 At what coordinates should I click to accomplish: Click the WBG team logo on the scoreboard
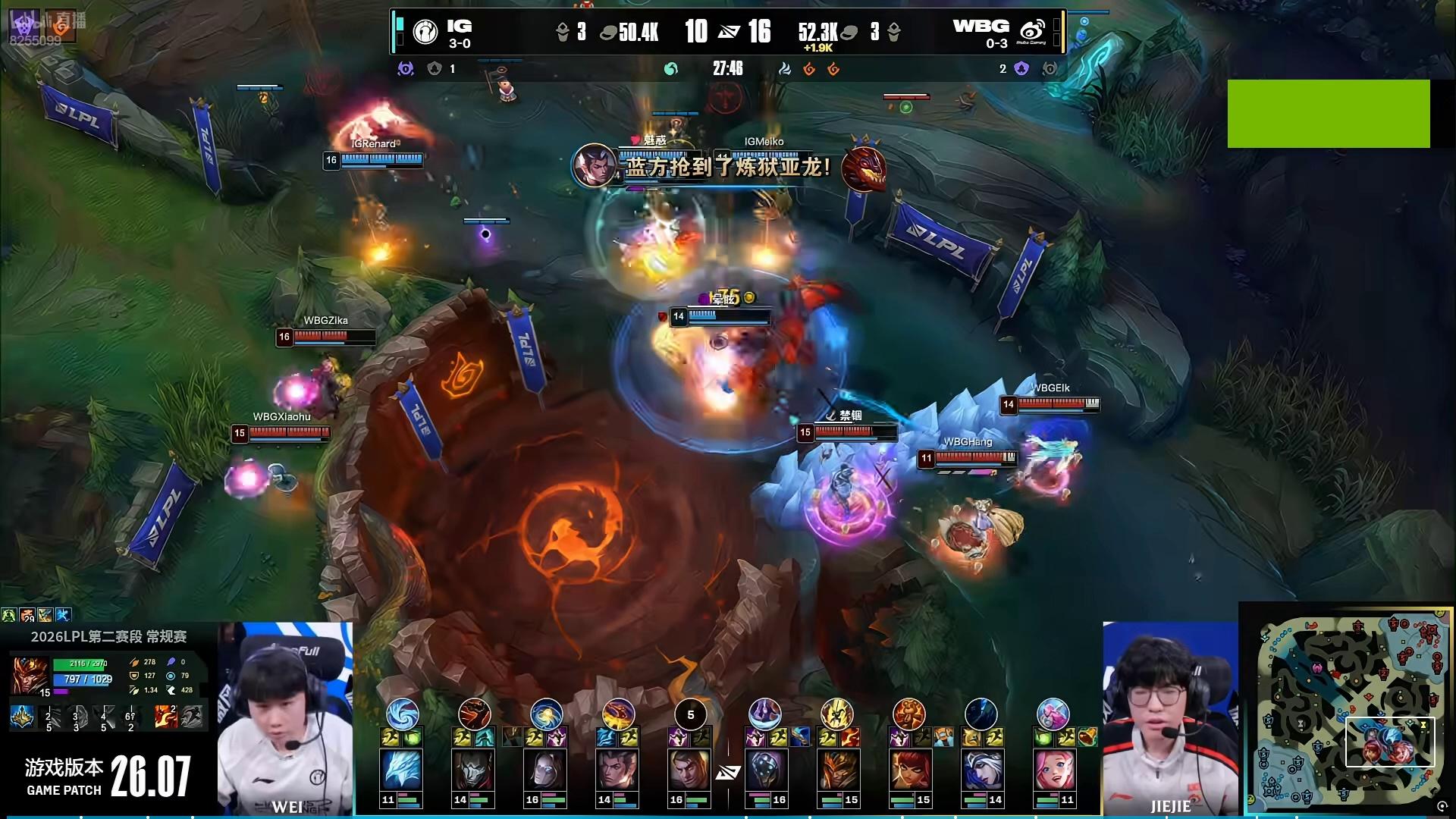coord(1032,32)
